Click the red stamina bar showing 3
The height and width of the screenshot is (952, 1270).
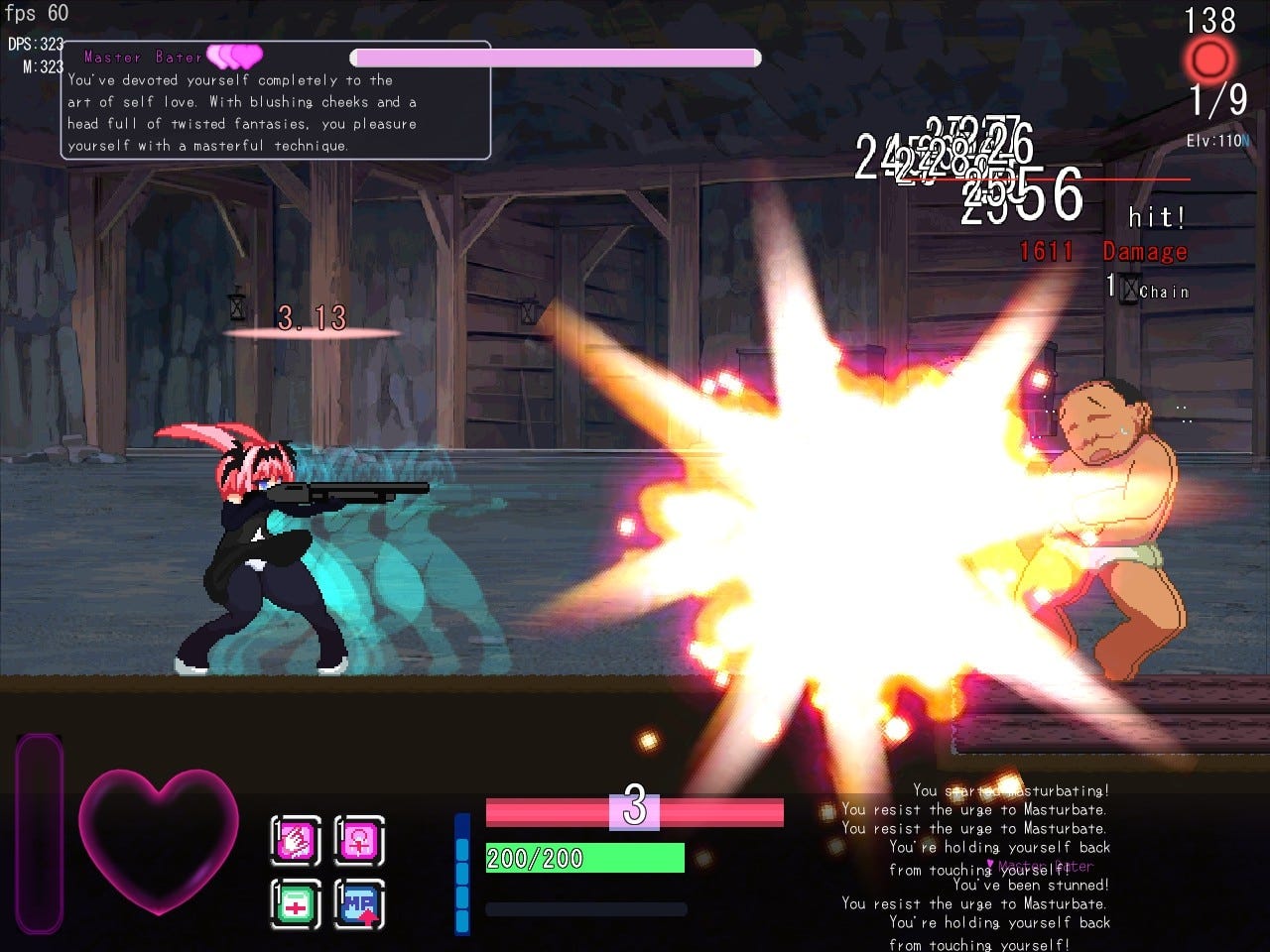[634, 811]
